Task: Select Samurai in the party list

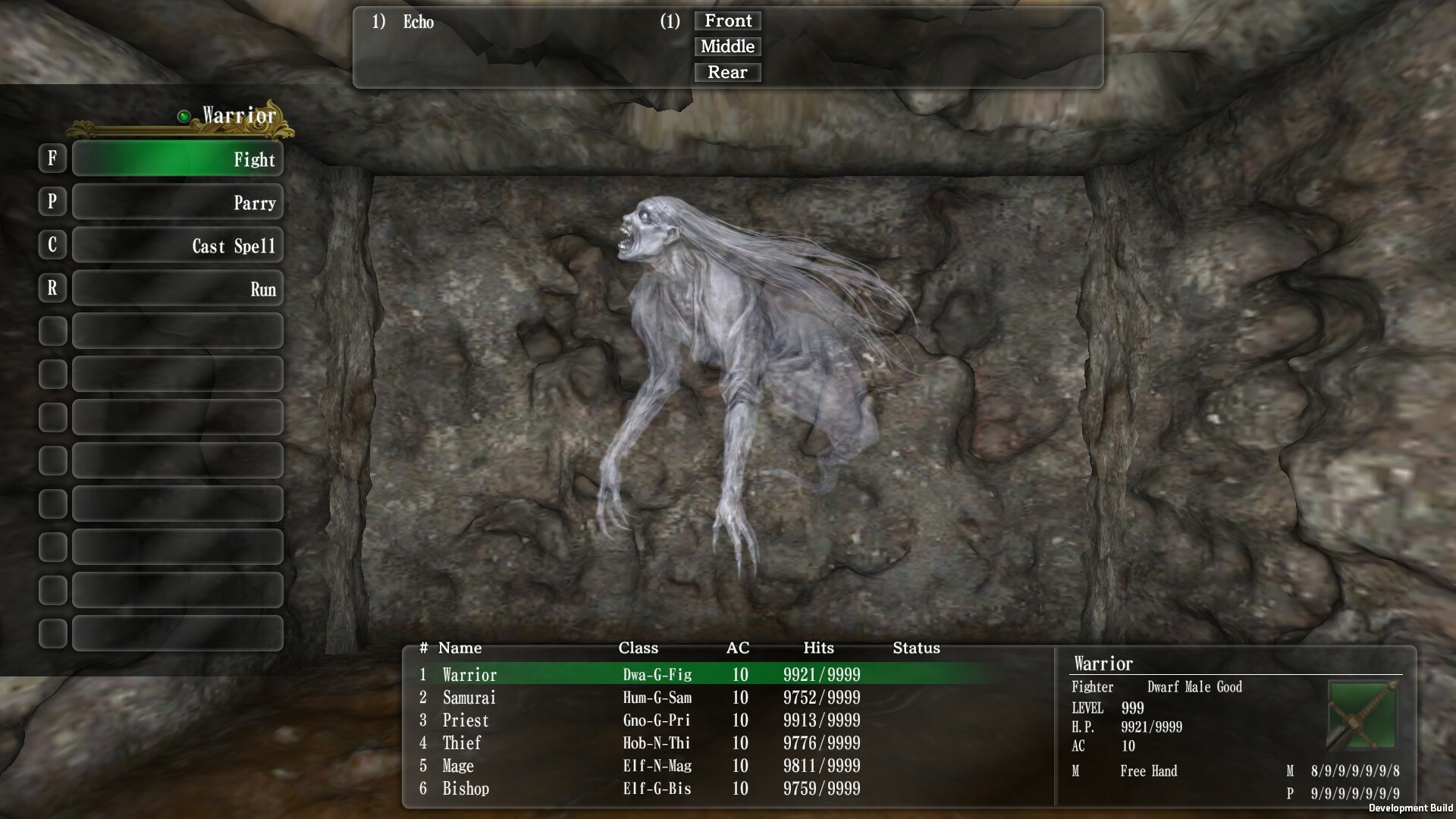Action: pyautogui.click(x=469, y=698)
